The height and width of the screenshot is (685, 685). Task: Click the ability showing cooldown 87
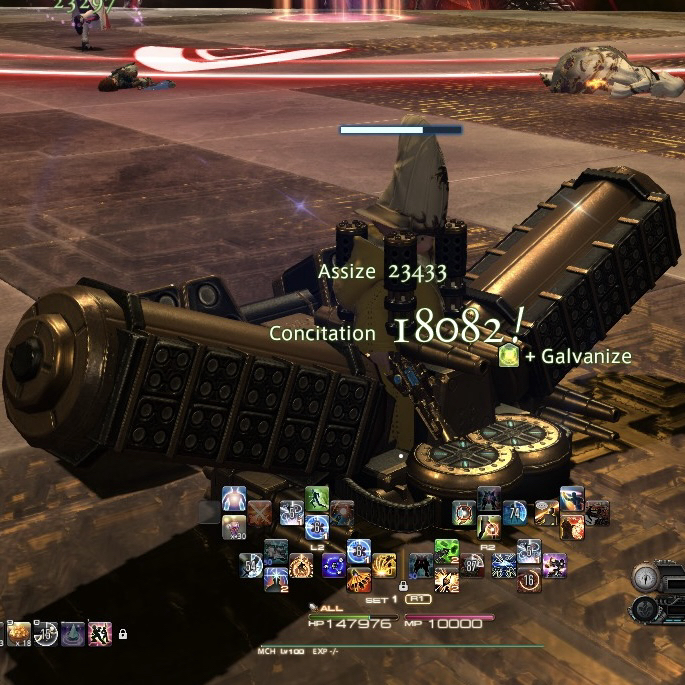pyautogui.click(x=473, y=566)
